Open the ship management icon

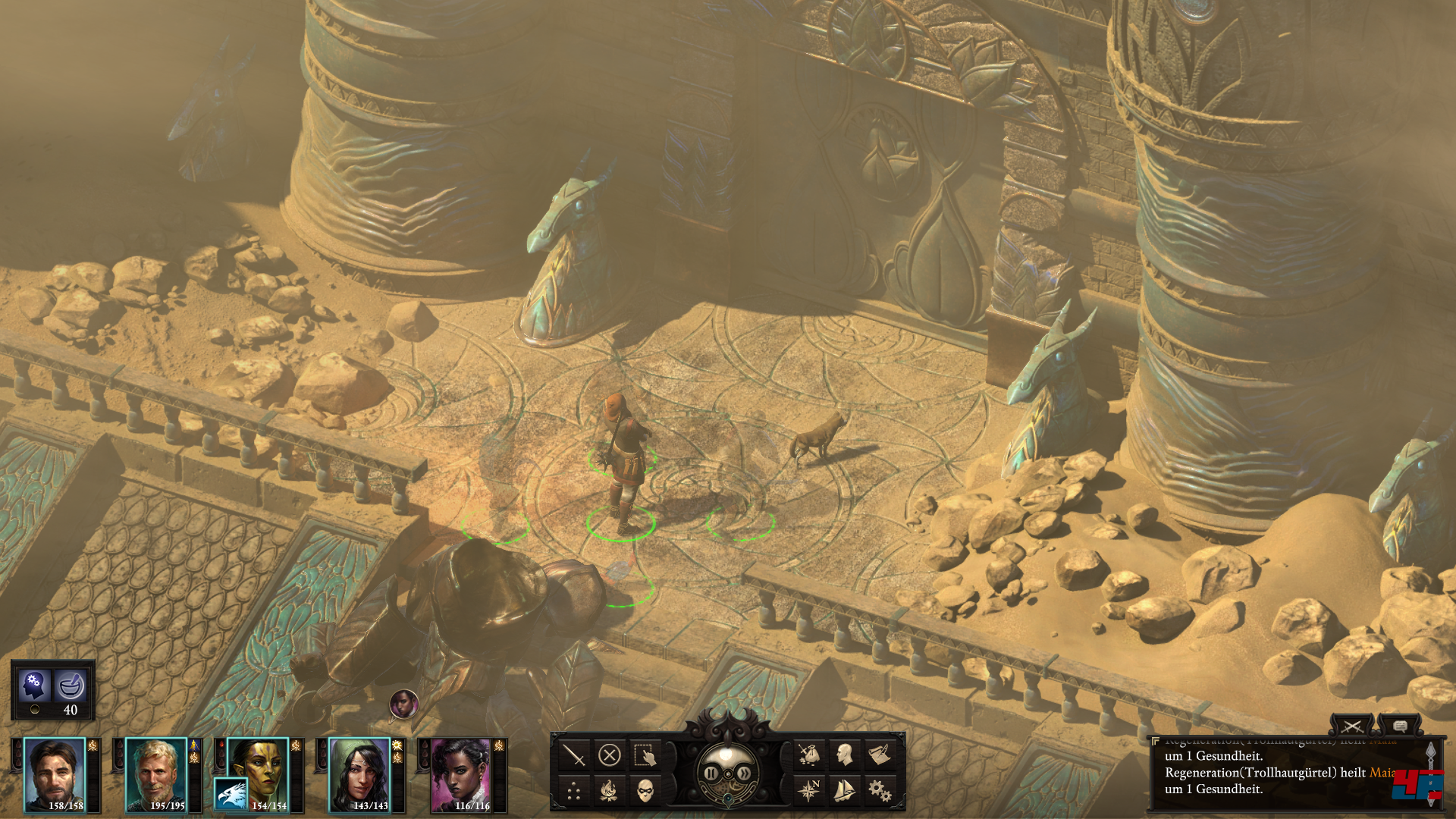click(x=844, y=791)
